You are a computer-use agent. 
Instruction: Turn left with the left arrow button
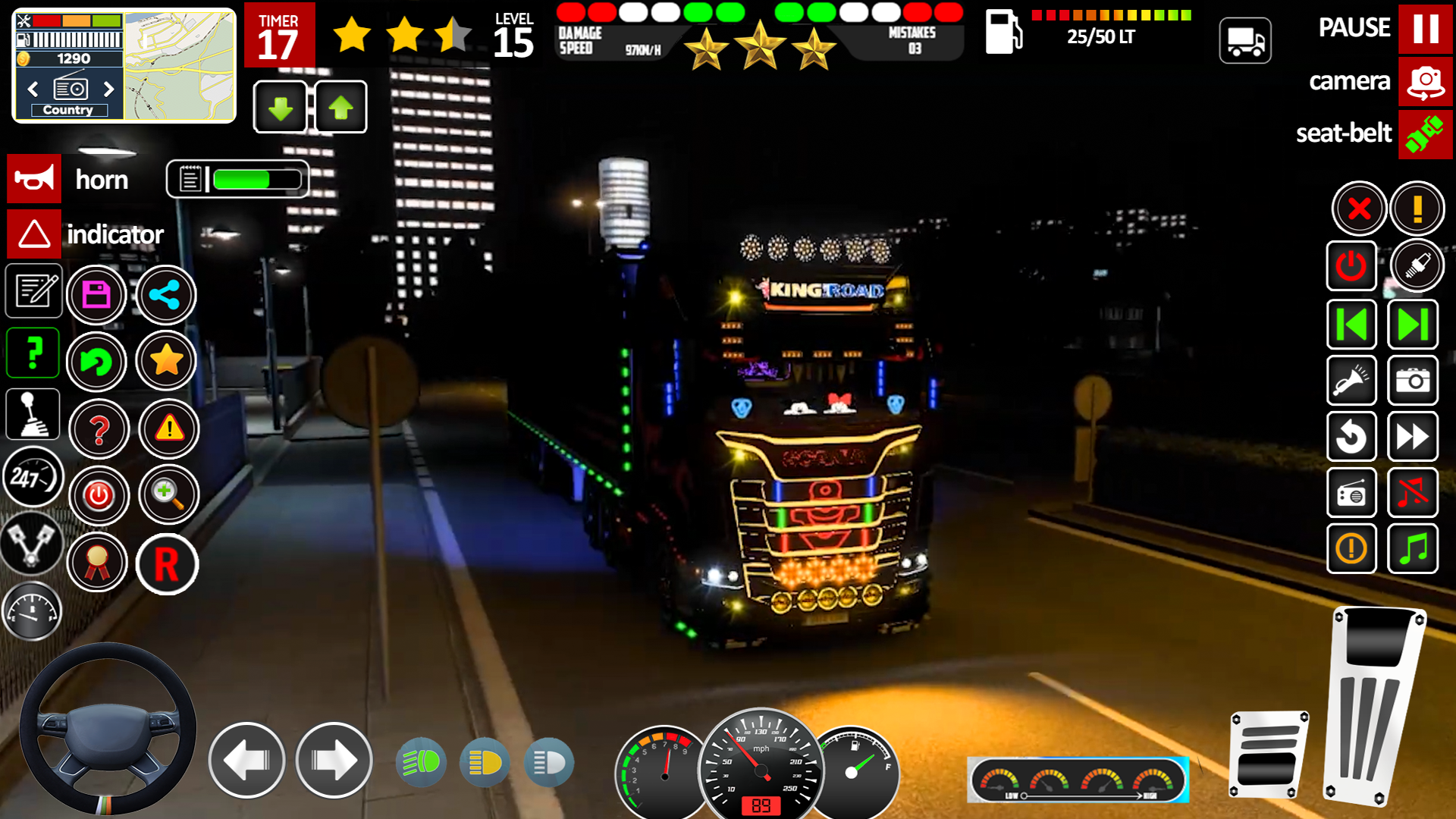tap(246, 760)
